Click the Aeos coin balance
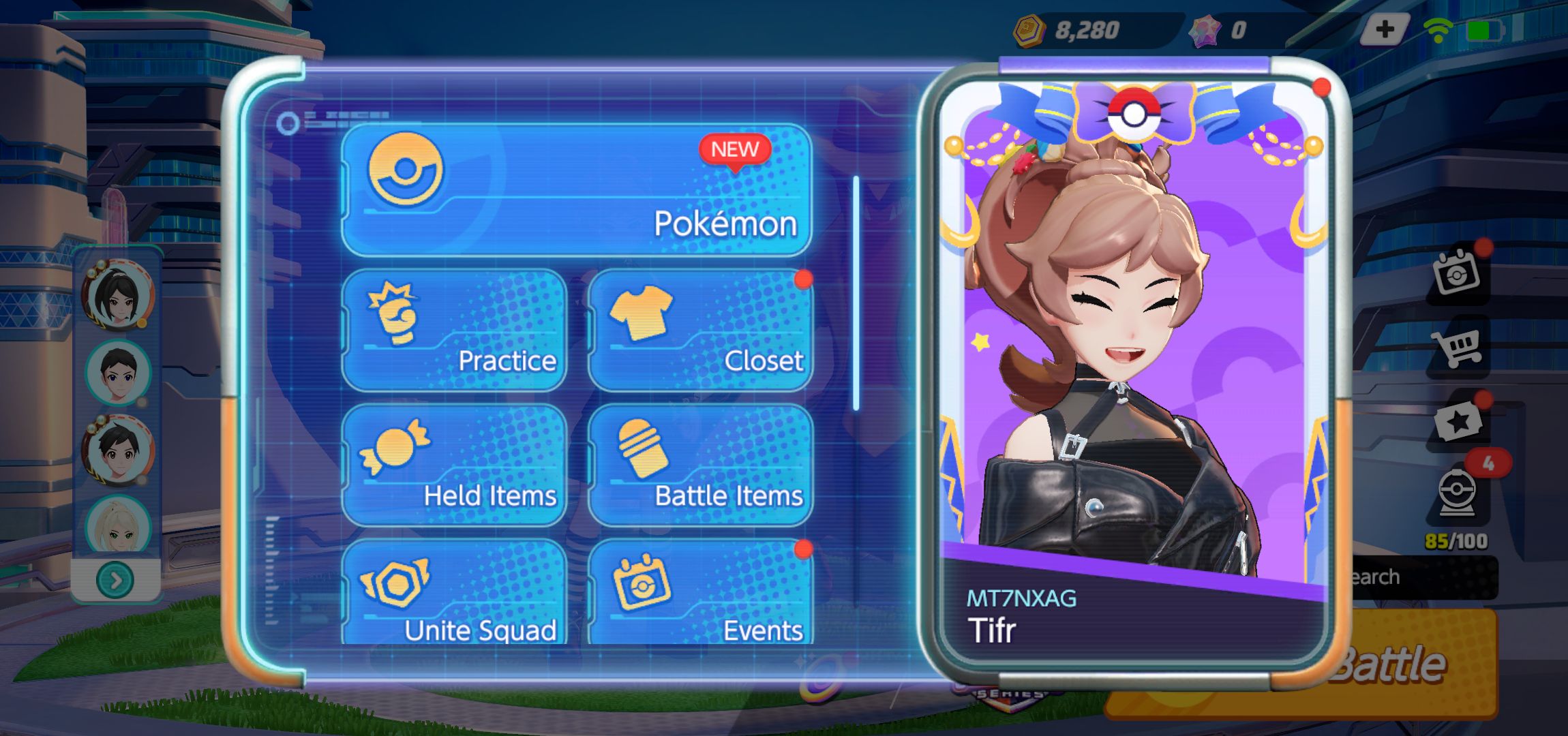This screenshot has width=1568, height=736. (1070, 30)
